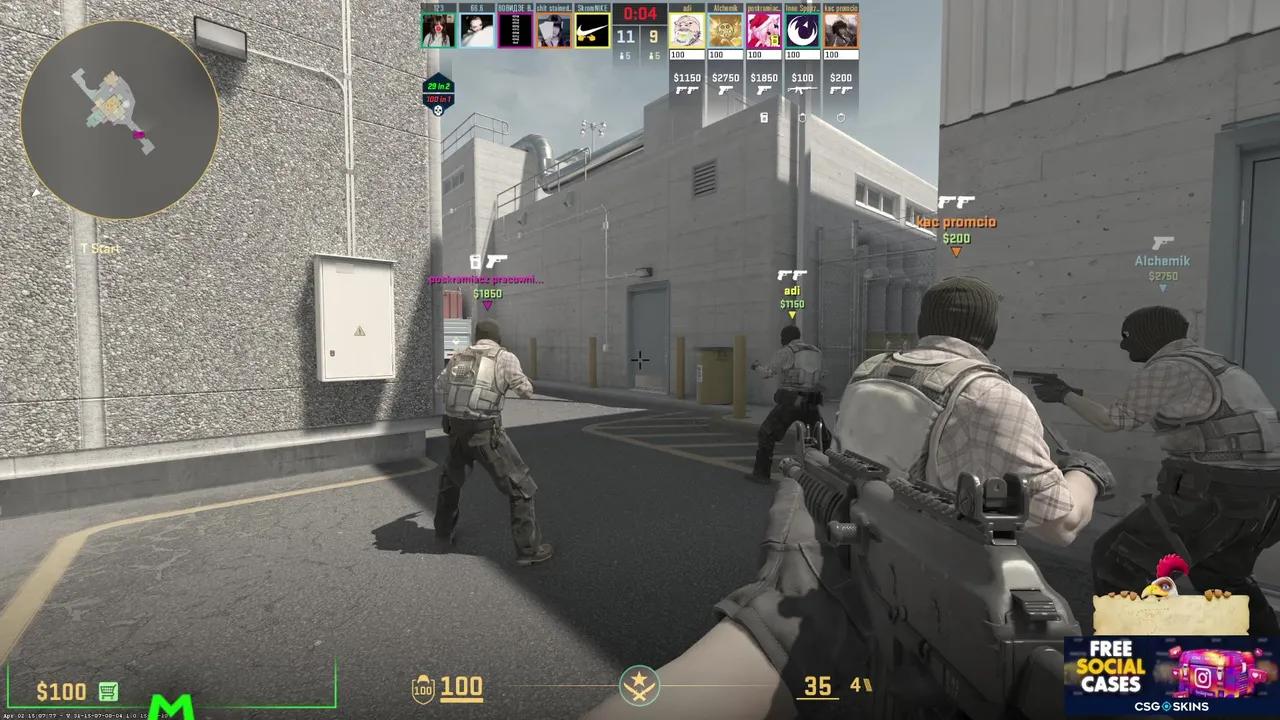Select the pistol icon under adi's money panel
This screenshot has height=720, width=1280.
click(x=687, y=90)
